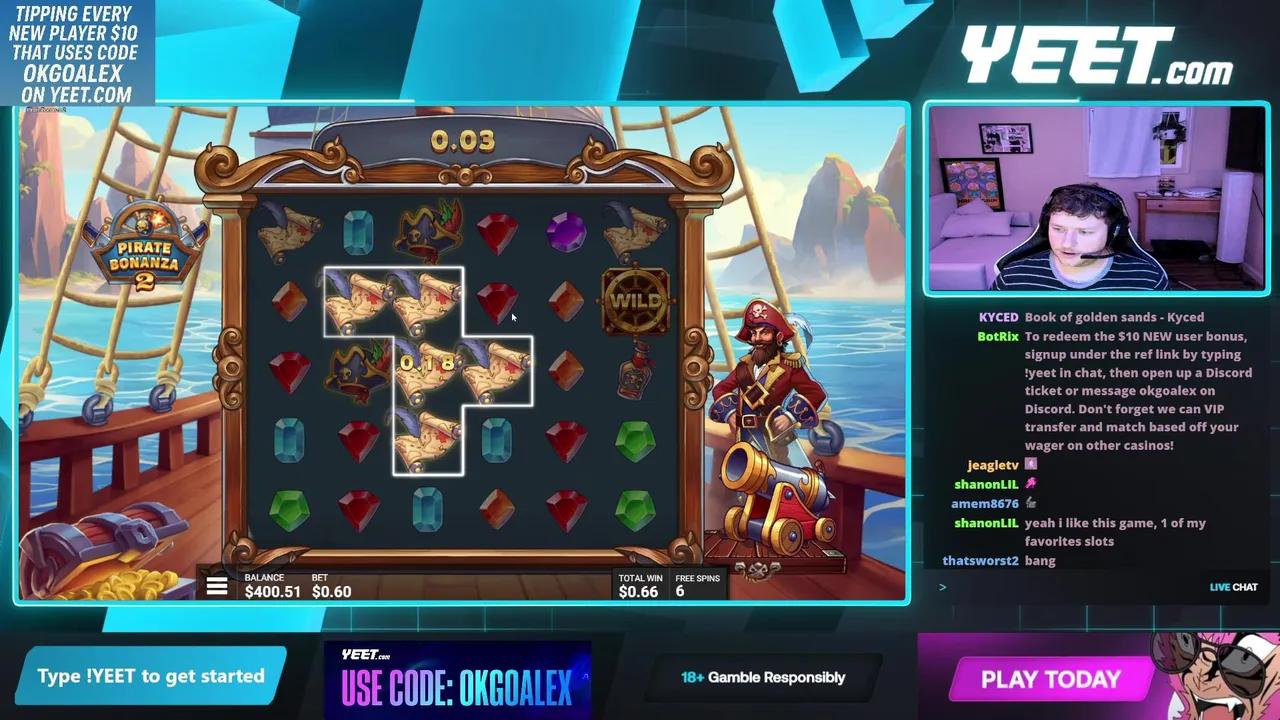Click the purple gem symbol
The image size is (1280, 720).
coord(567,232)
